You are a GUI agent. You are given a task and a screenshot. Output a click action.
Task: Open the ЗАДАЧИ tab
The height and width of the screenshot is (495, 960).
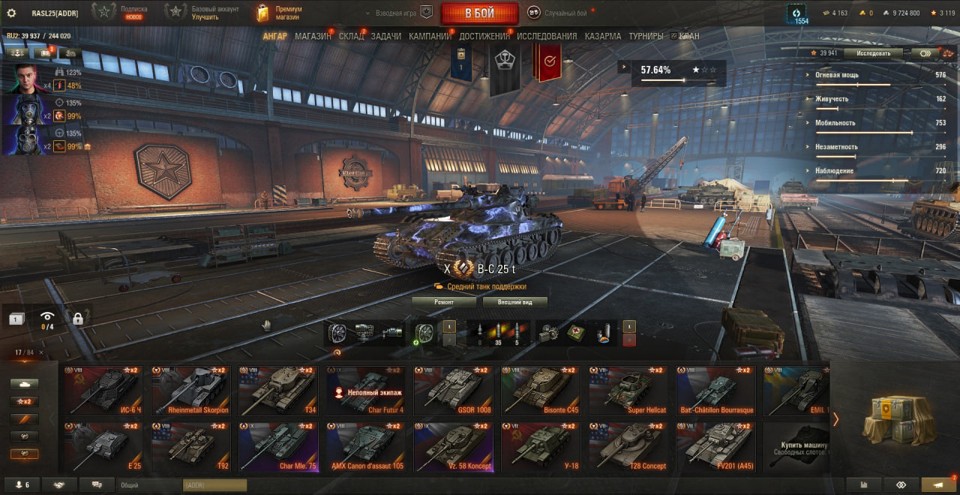[386, 36]
